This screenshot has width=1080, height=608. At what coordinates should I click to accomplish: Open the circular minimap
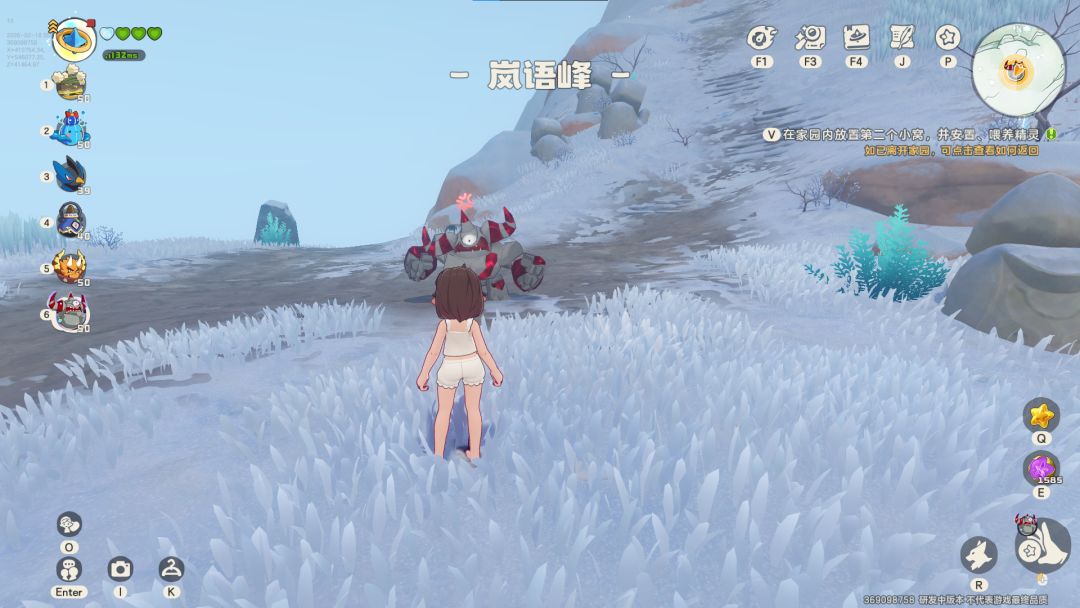click(1018, 69)
